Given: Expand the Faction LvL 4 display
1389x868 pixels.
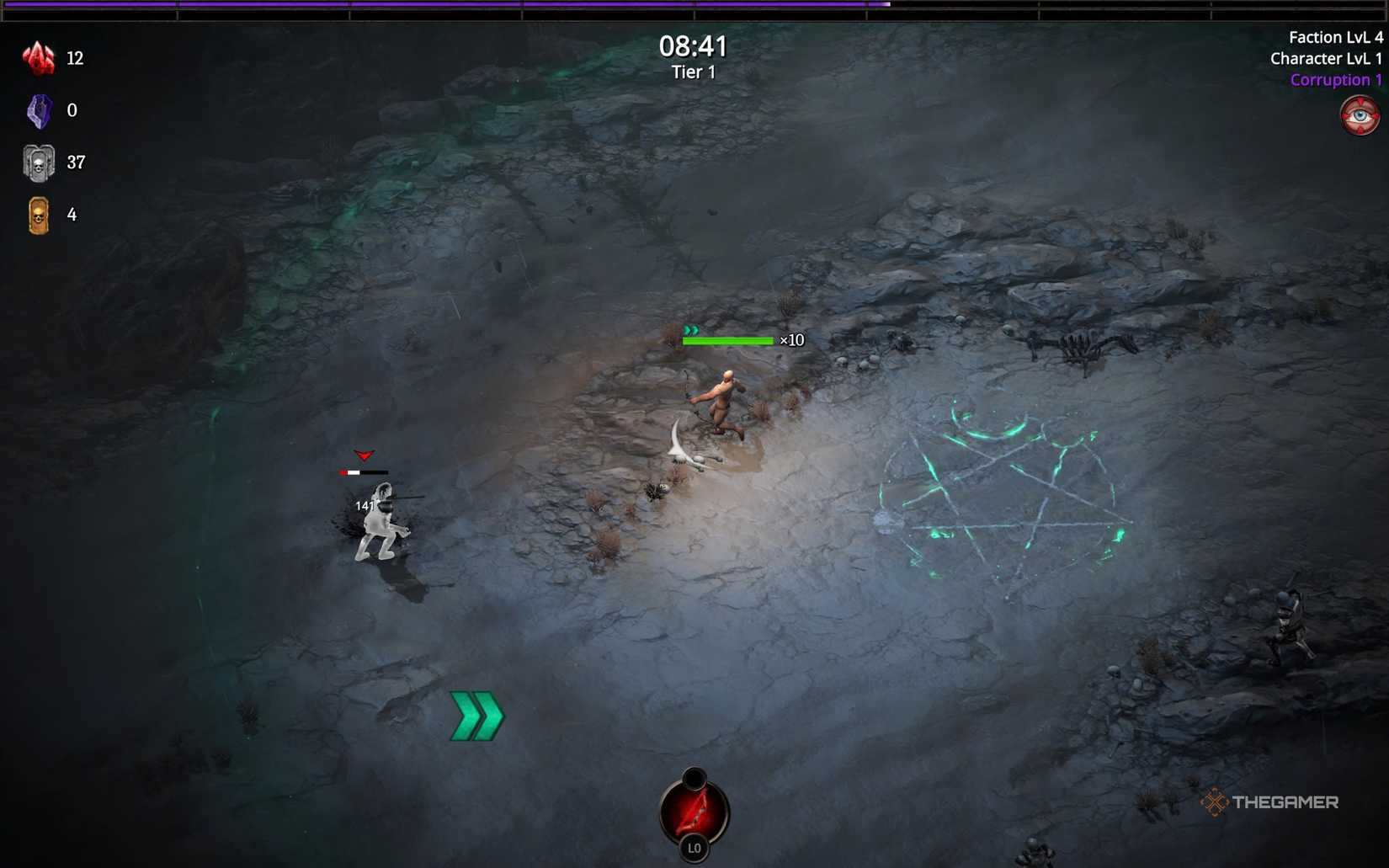Looking at the screenshot, I should click(1337, 36).
